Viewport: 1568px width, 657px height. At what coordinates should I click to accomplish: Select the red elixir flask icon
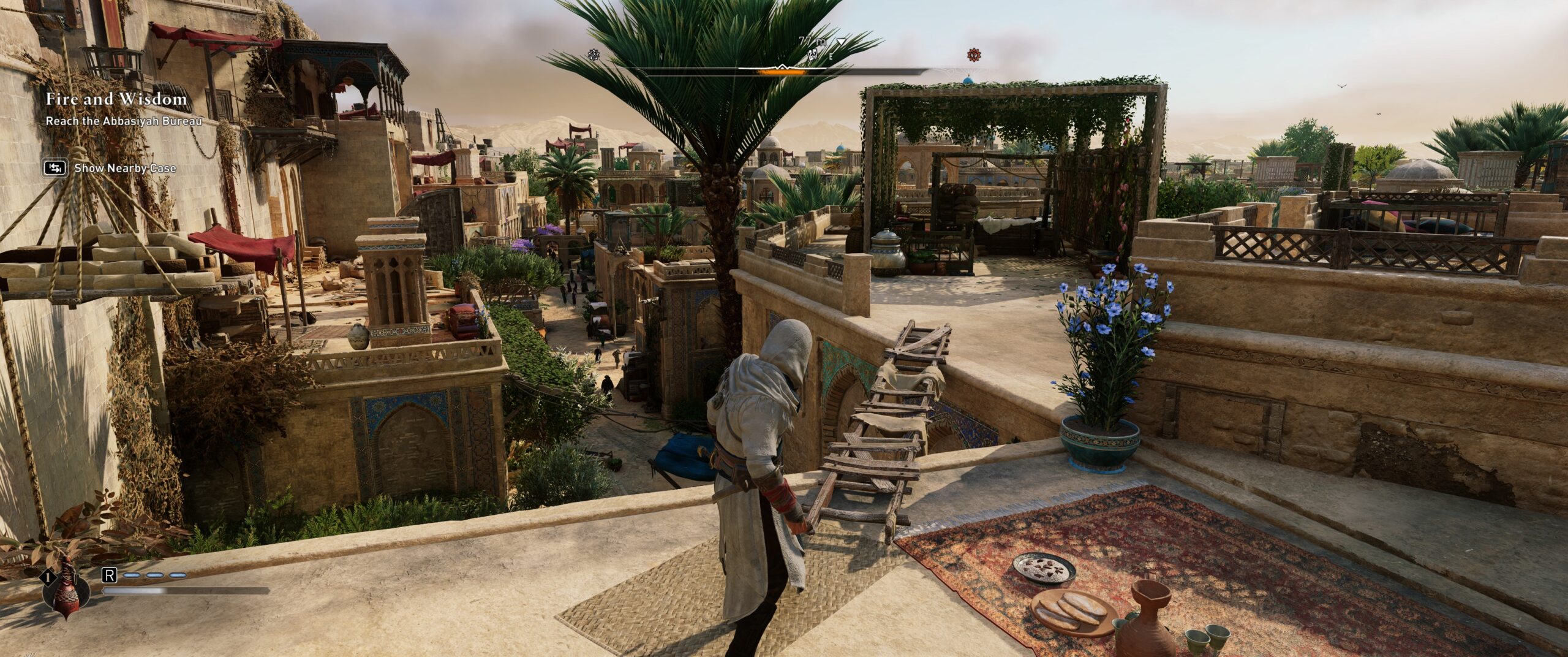(x=65, y=593)
